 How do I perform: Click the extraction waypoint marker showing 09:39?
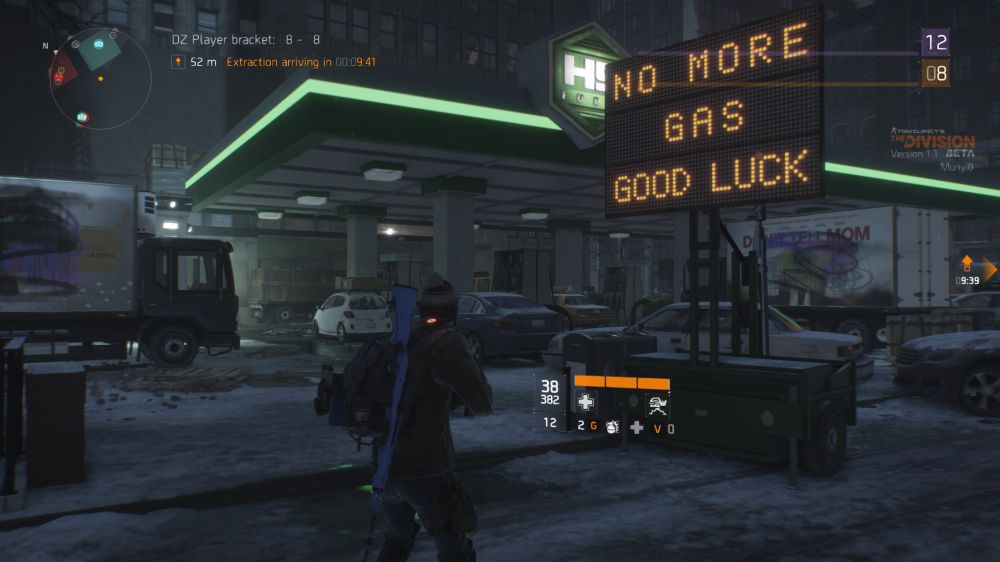point(967,266)
